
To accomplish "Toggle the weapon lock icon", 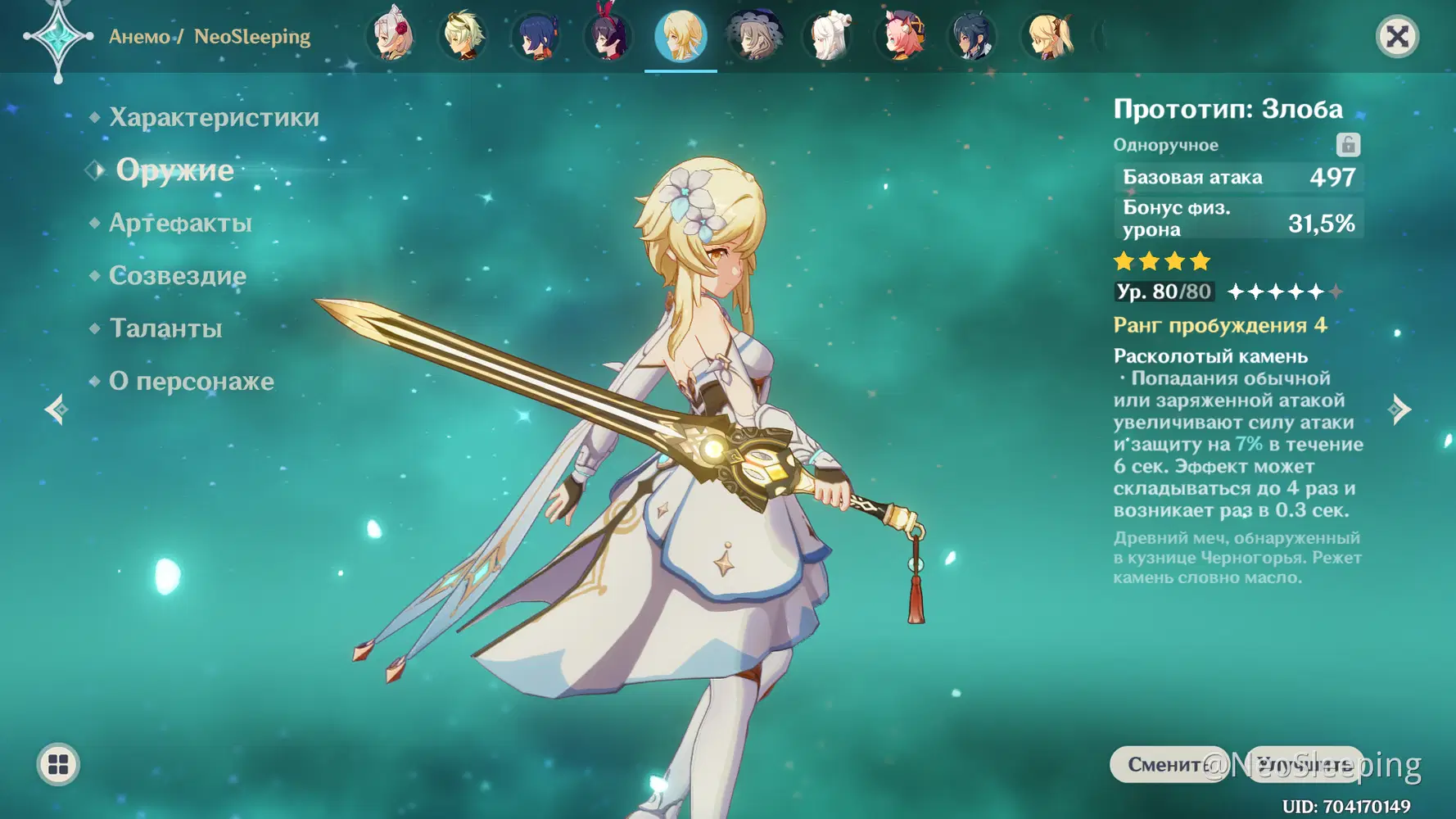I will point(1348,145).
